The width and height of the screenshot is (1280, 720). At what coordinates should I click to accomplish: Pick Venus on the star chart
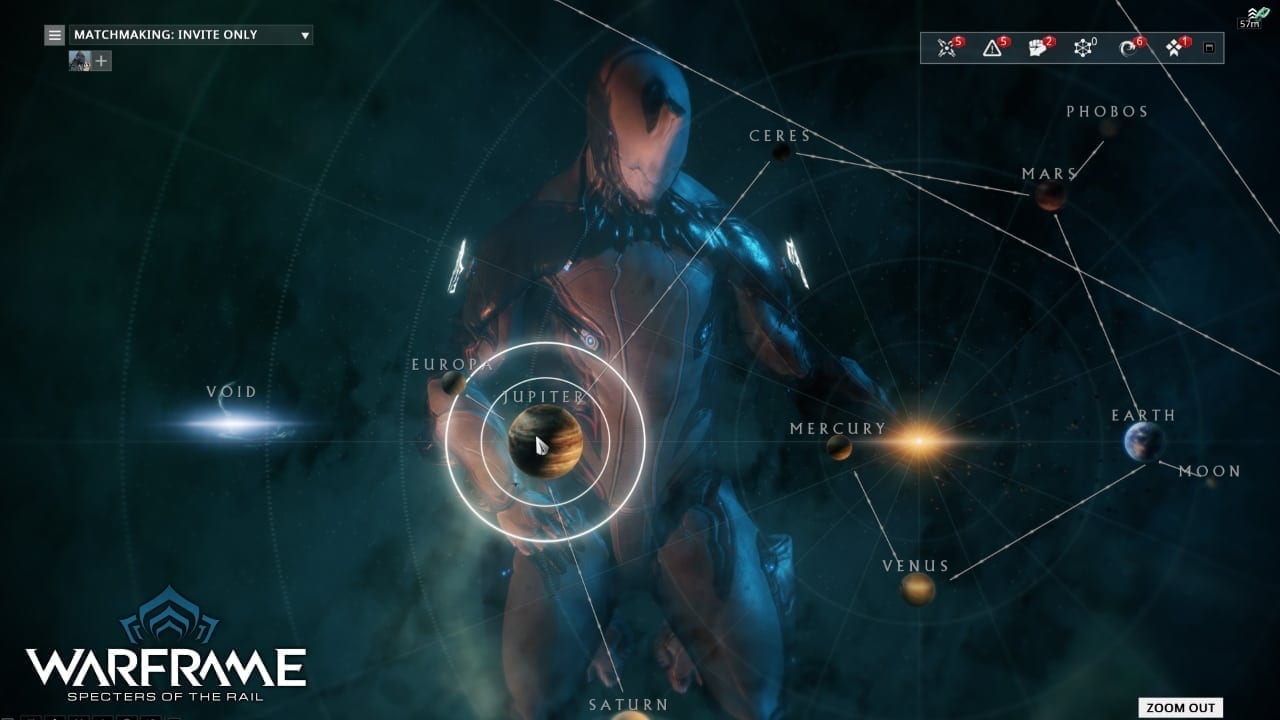pyautogui.click(x=917, y=589)
